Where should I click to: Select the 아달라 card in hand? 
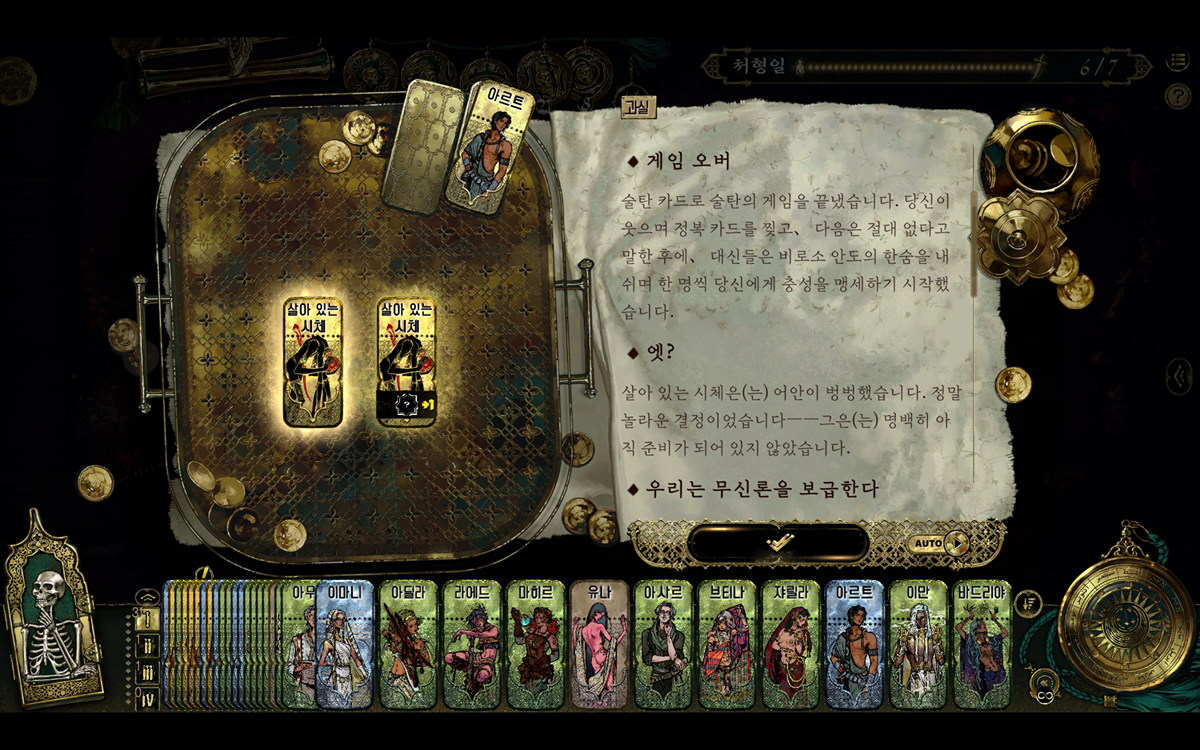408,645
